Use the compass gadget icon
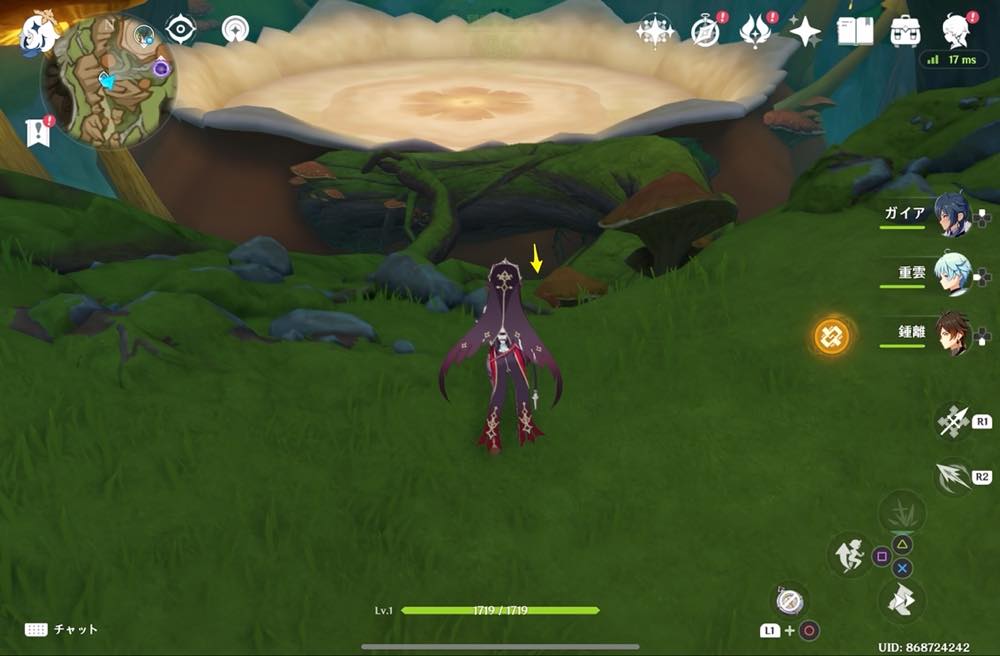 789,600
